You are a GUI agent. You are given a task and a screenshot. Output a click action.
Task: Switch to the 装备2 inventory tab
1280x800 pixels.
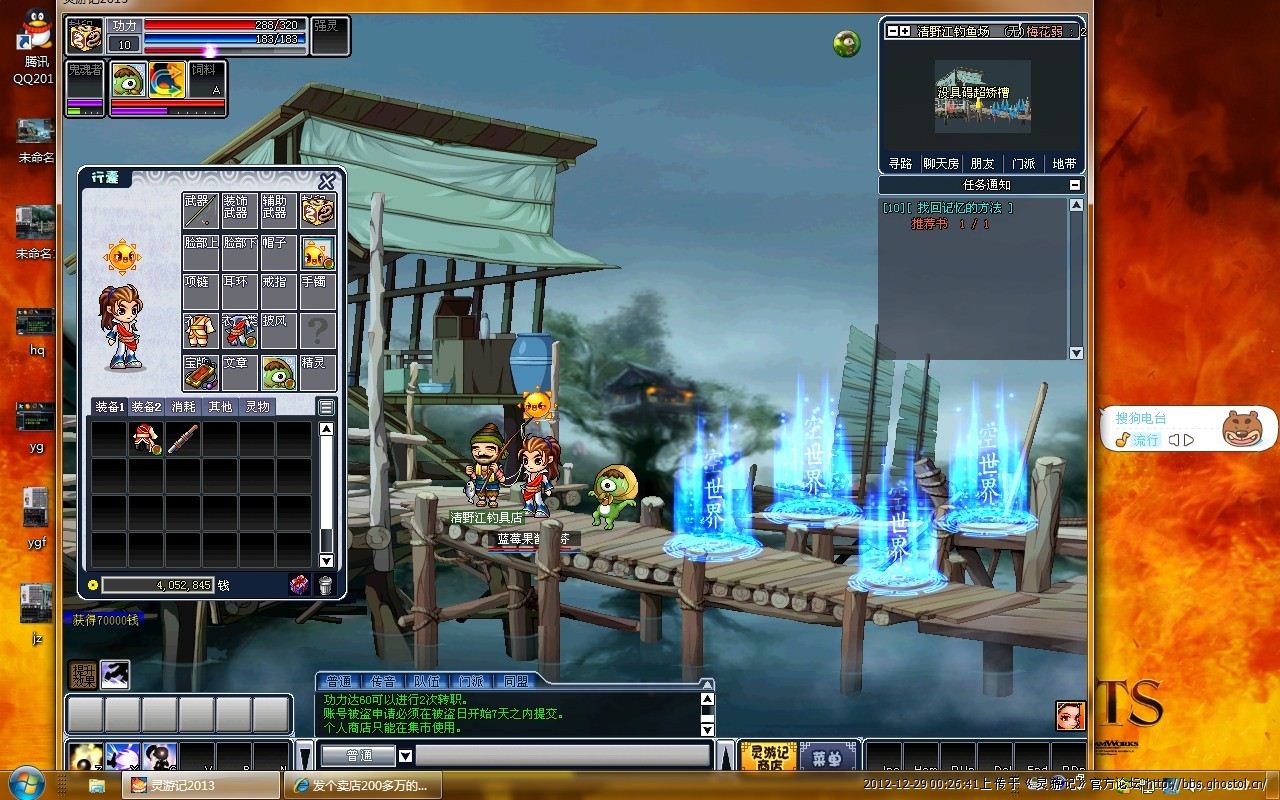tap(146, 407)
